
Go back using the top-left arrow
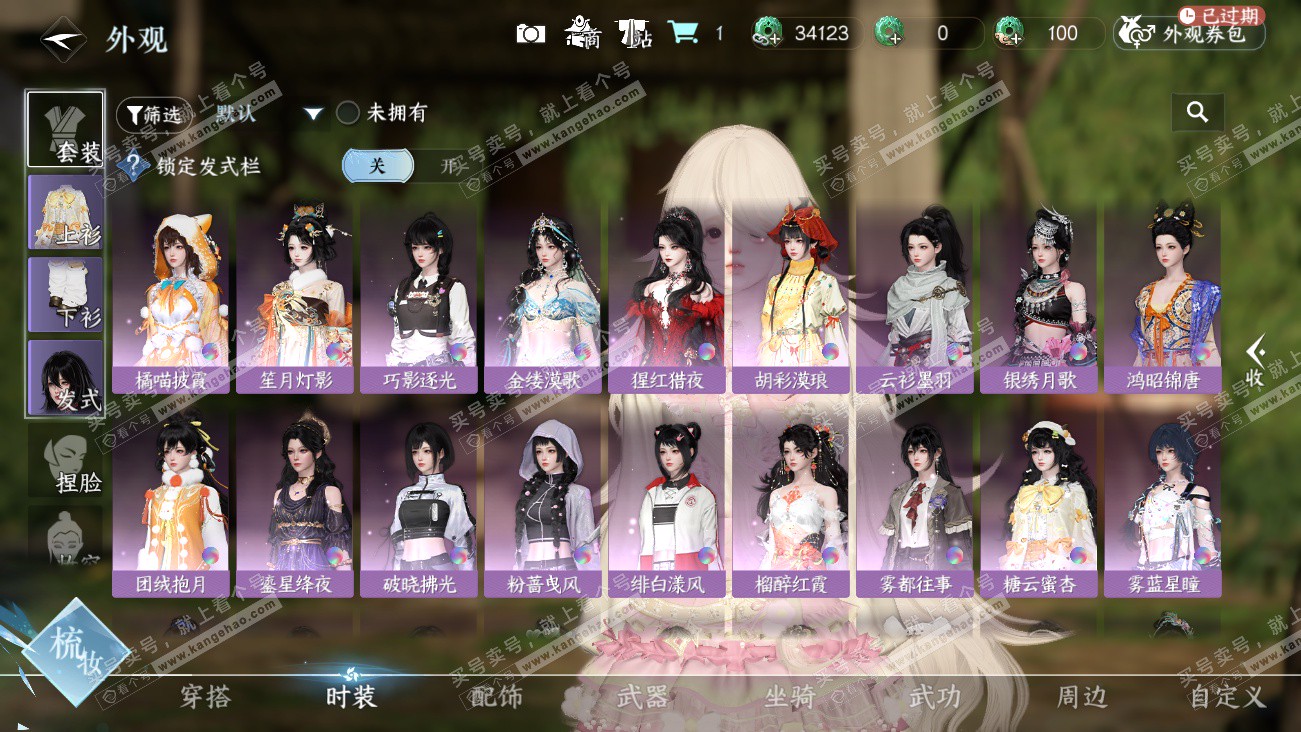click(62, 38)
